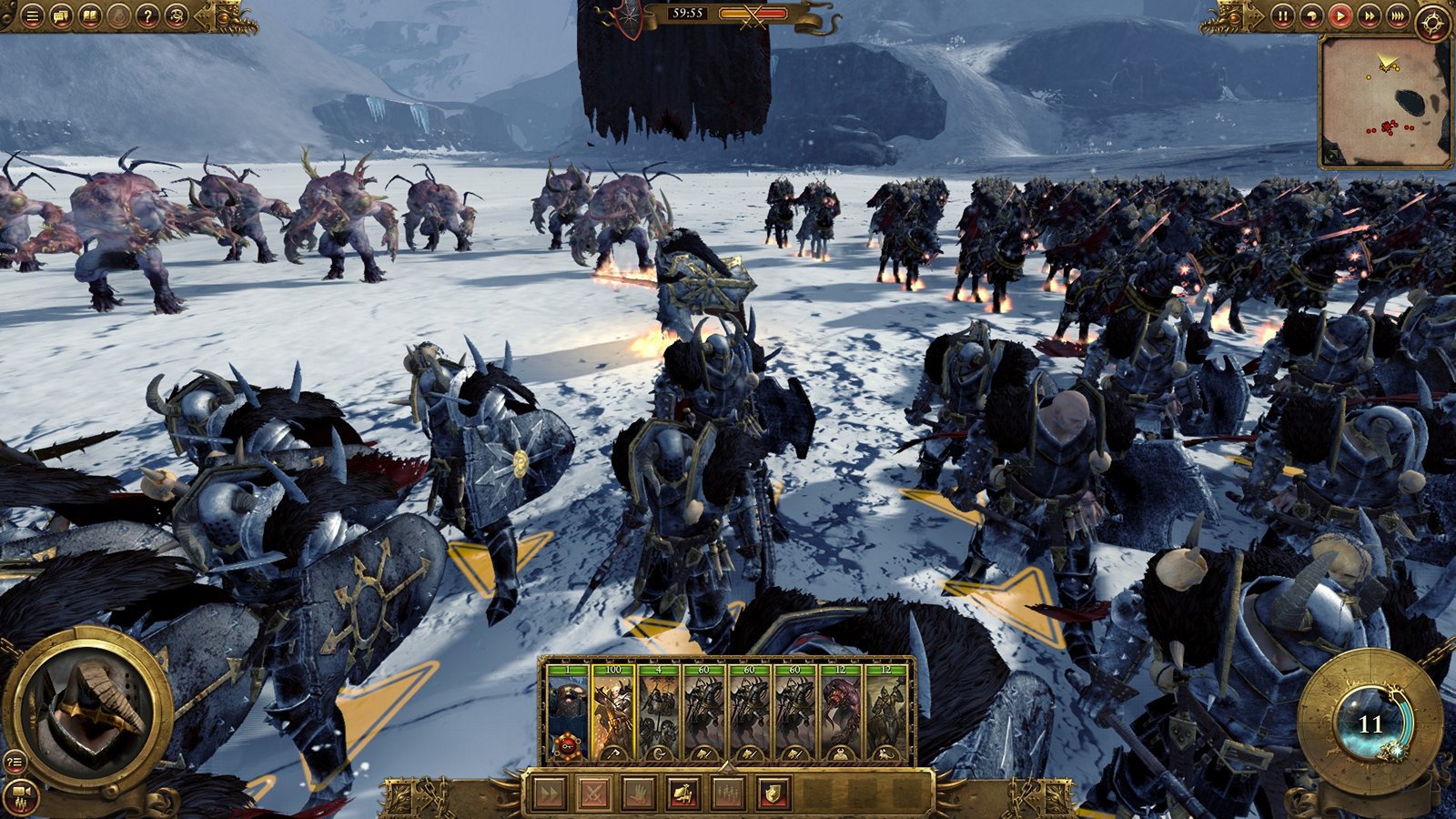The width and height of the screenshot is (1456, 819).
Task: Click the round compass button above minimap
Action: tap(1434, 22)
